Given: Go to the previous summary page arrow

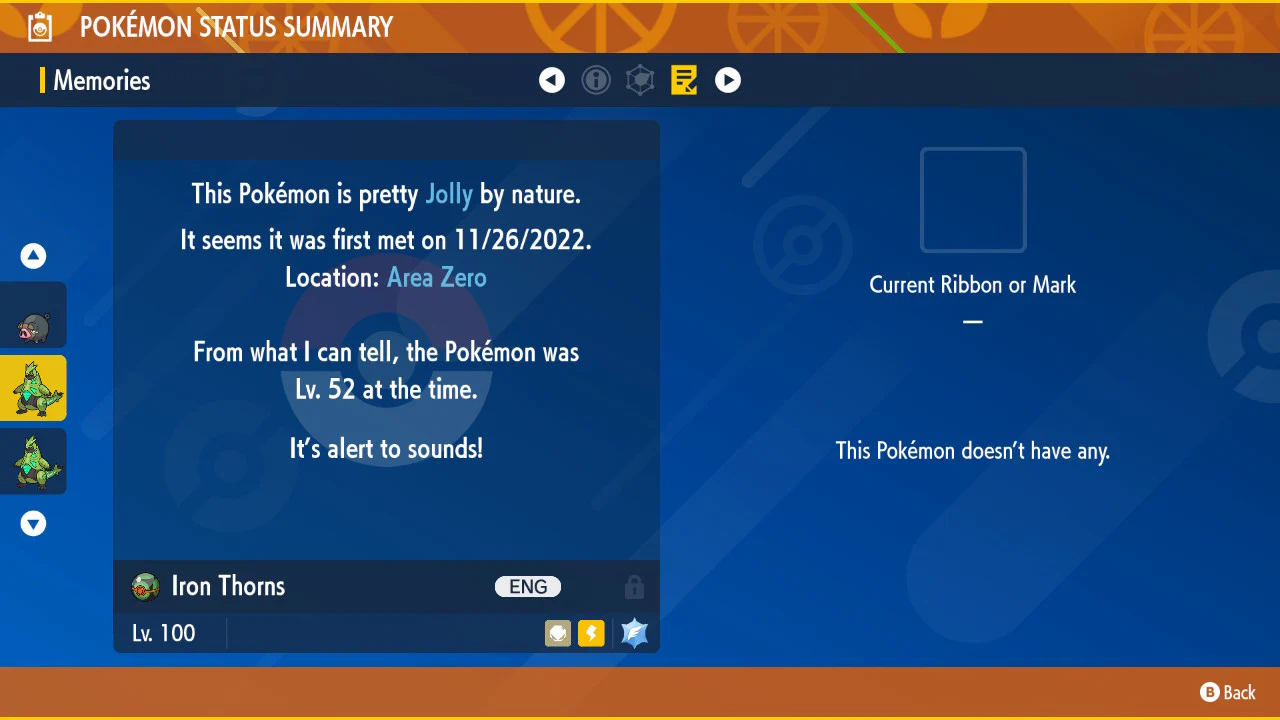Looking at the screenshot, I should click(x=552, y=80).
